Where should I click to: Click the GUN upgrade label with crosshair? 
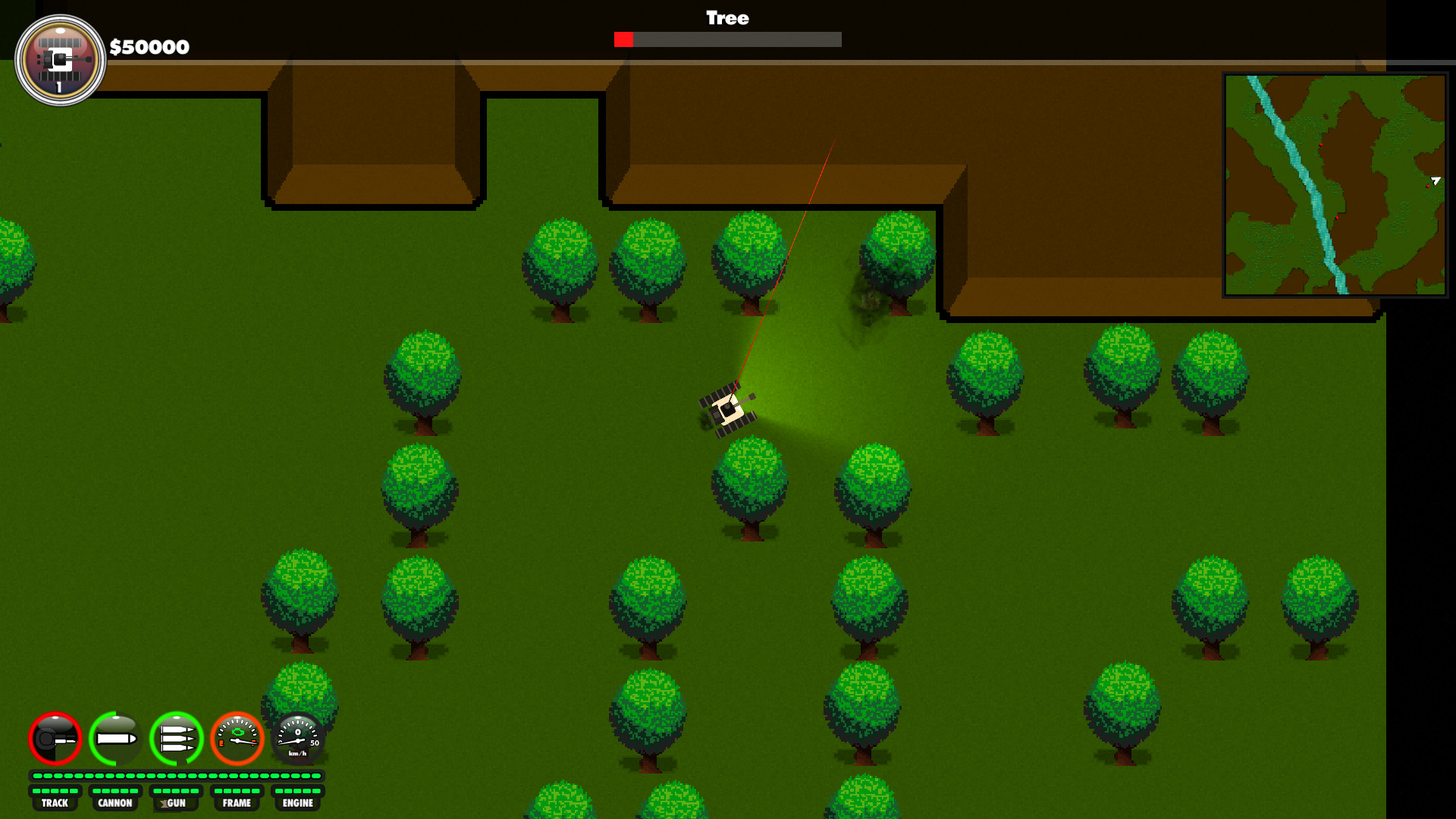pos(175,802)
